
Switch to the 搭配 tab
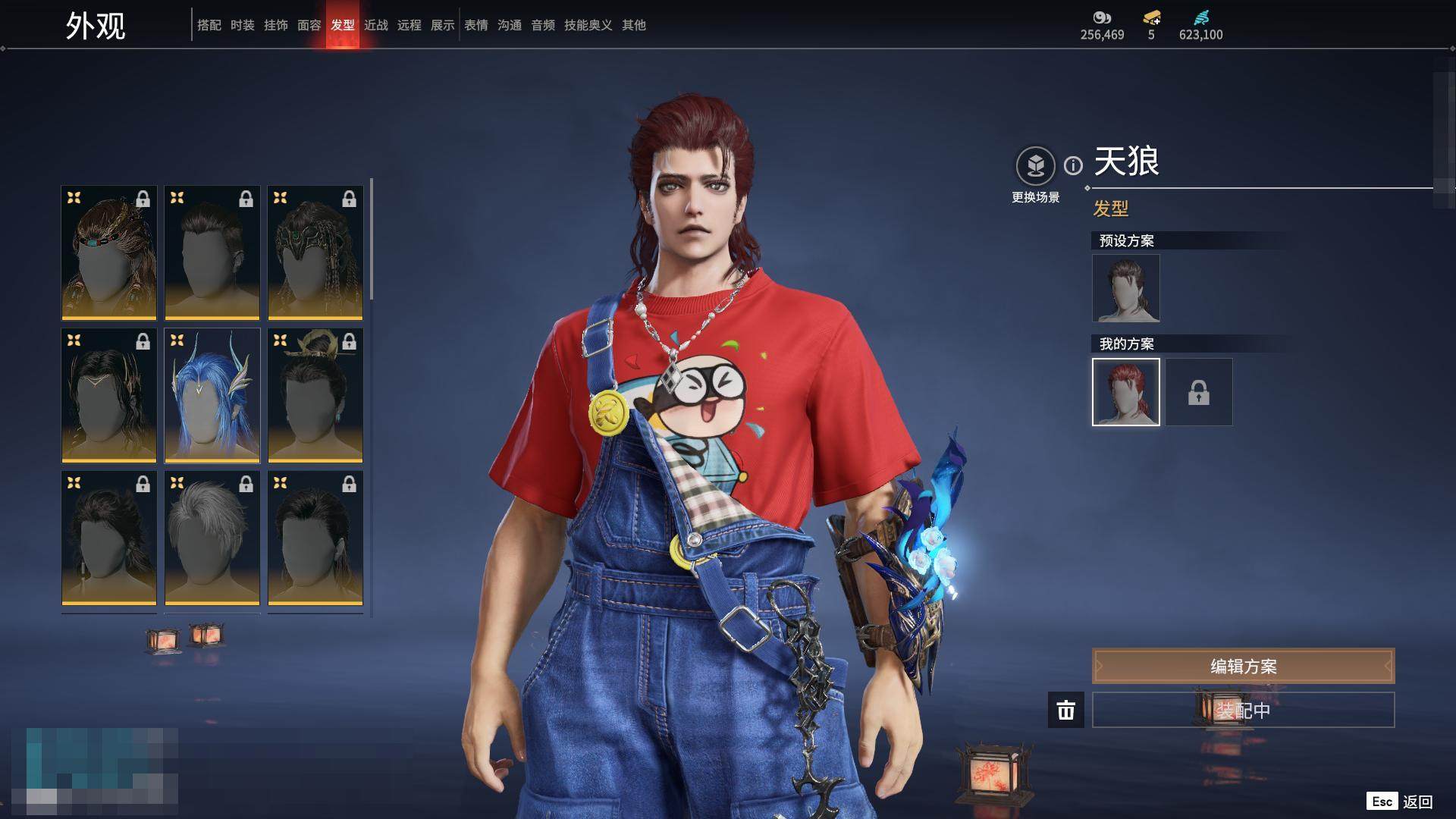209,25
